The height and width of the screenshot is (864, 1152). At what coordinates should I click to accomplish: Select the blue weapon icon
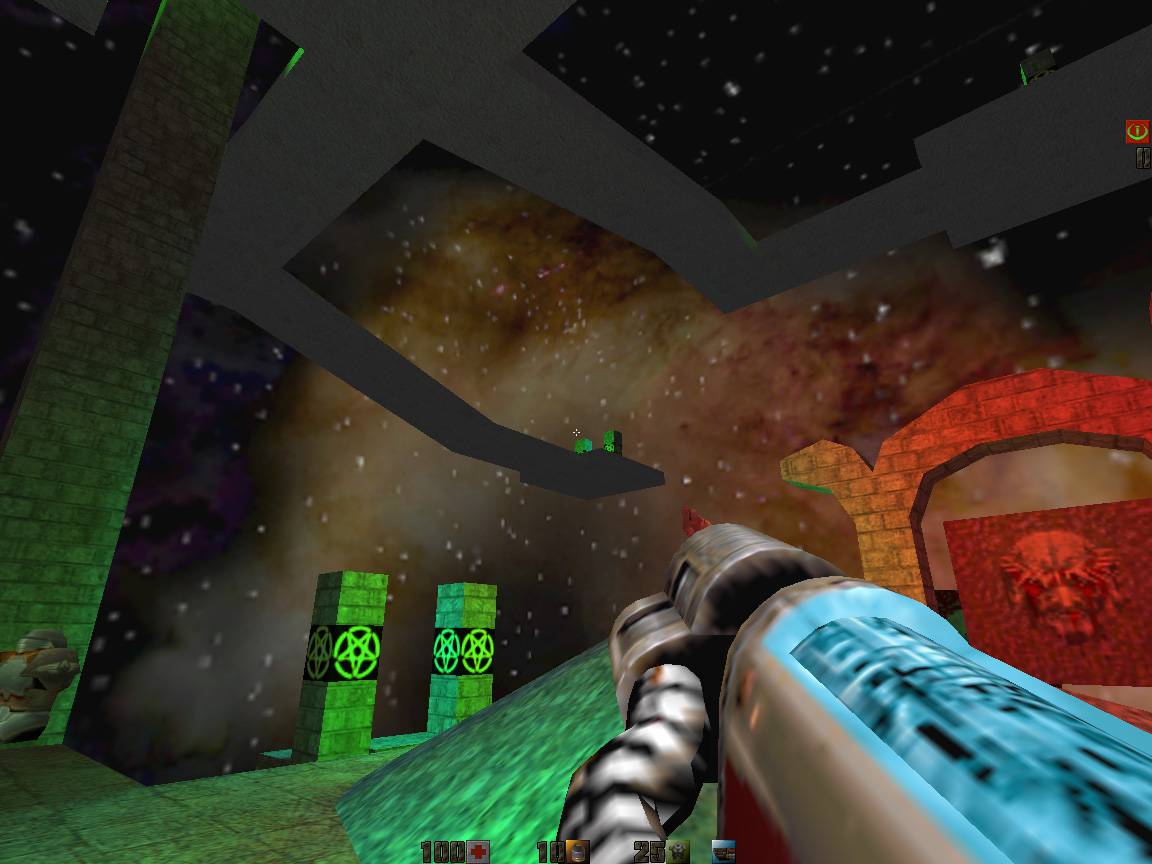coord(723,852)
